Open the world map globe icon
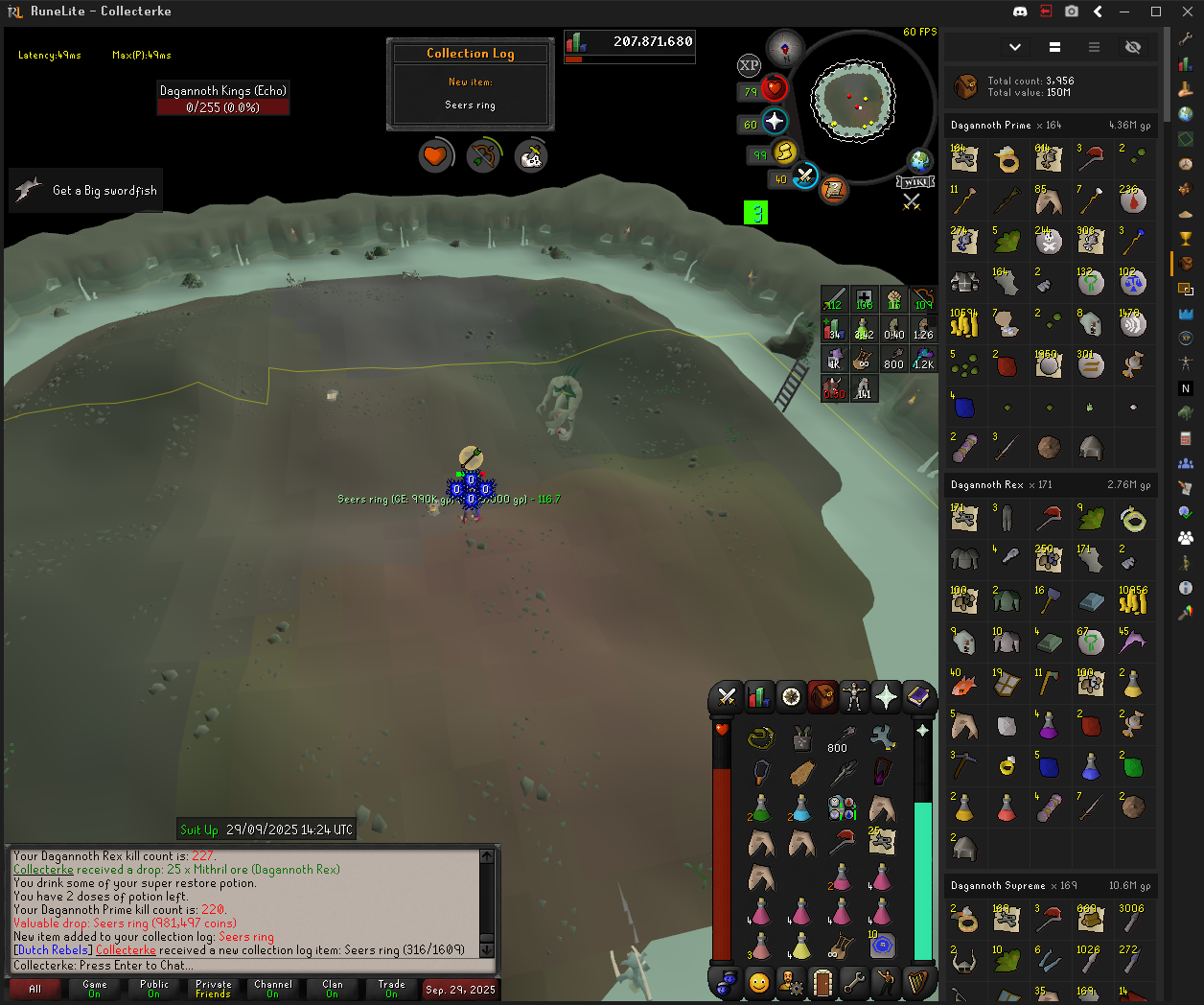Viewport: 1204px width, 1005px height. [x=919, y=160]
